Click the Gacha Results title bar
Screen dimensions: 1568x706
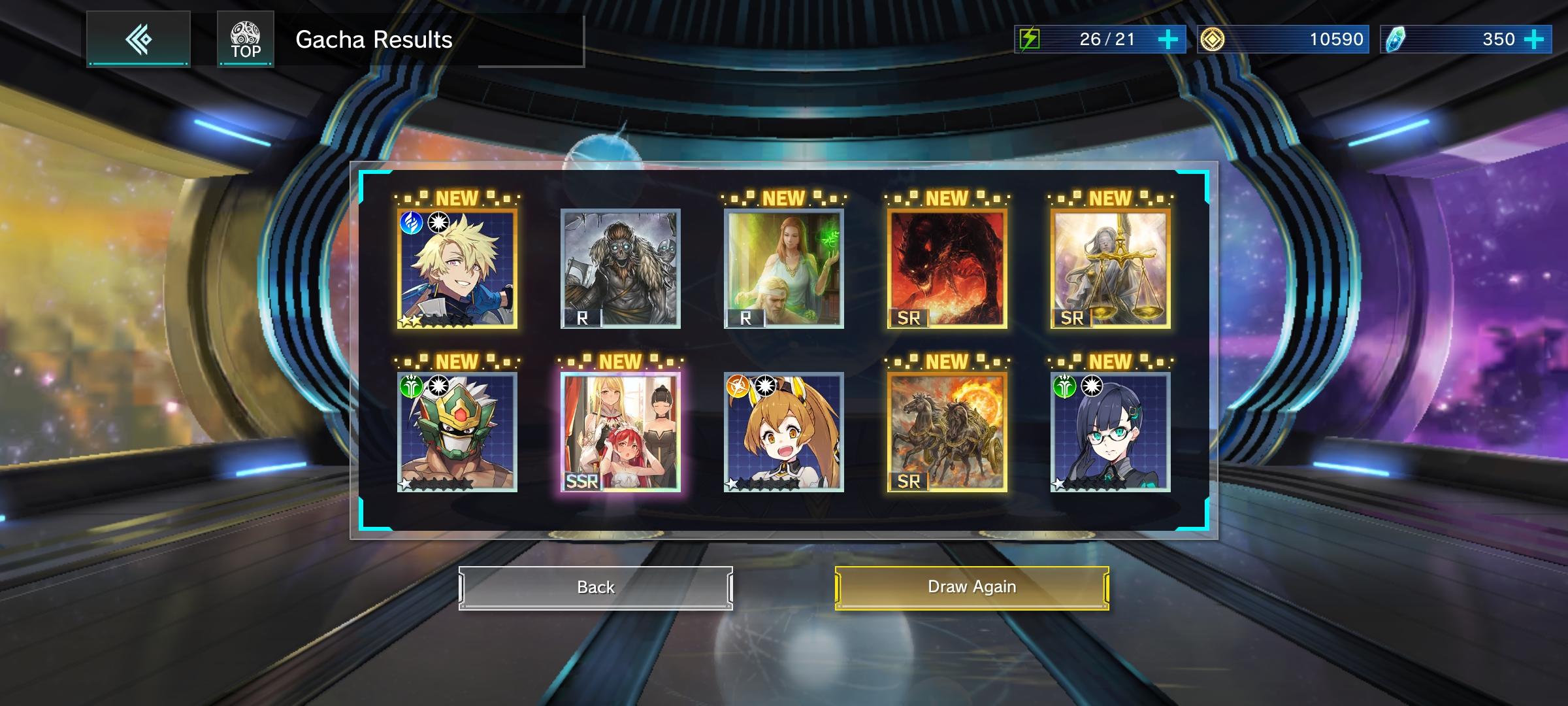(374, 39)
